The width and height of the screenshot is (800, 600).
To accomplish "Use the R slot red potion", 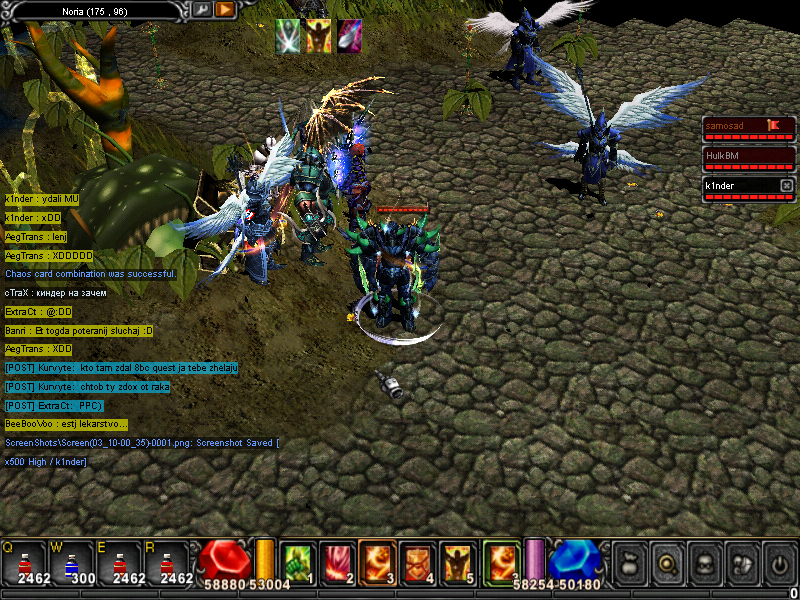I will coord(167,561).
